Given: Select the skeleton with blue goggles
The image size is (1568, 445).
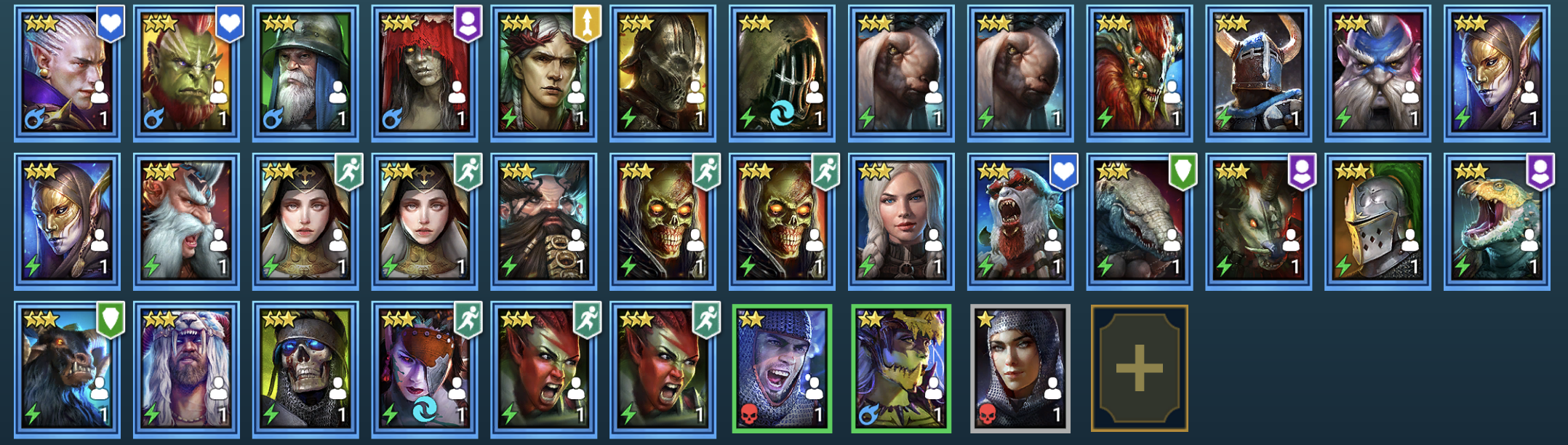Looking at the screenshot, I should coord(305,369).
